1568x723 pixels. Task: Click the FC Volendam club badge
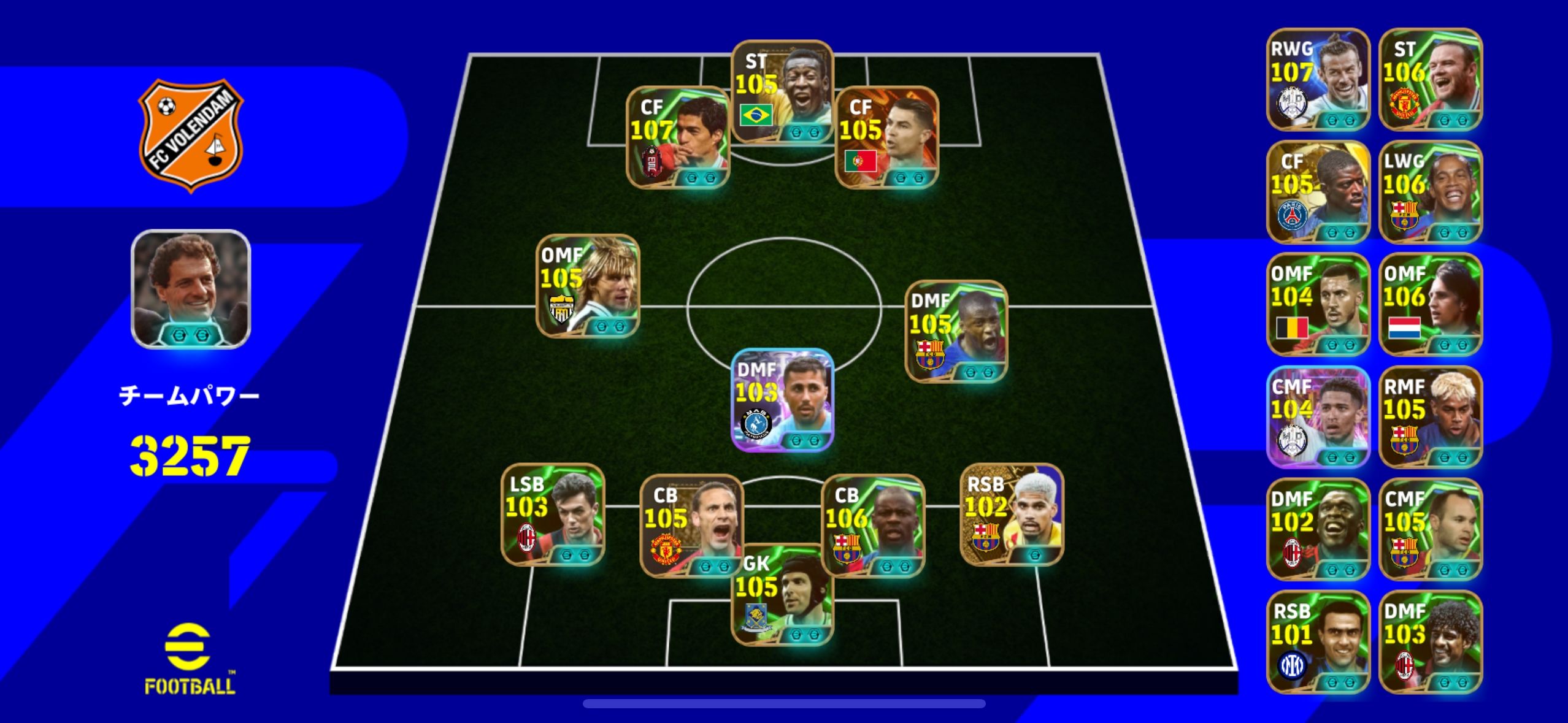click(191, 136)
